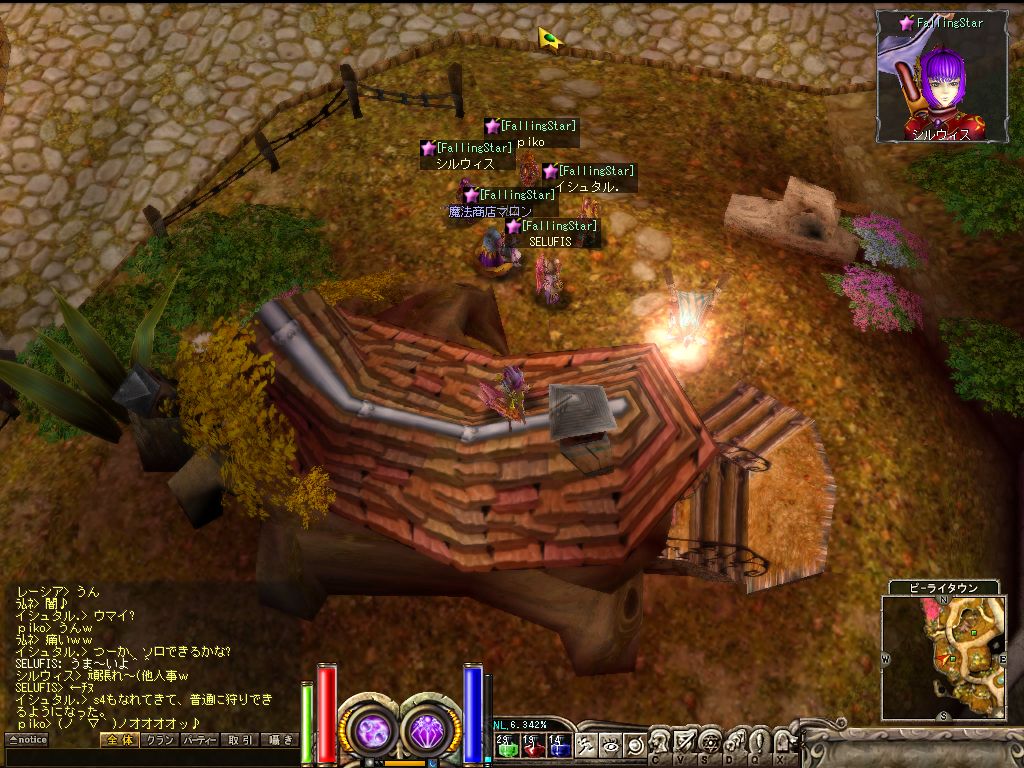The width and height of the screenshot is (1024, 768).
Task: Select the パーティー chat tab
Action: tap(199, 740)
